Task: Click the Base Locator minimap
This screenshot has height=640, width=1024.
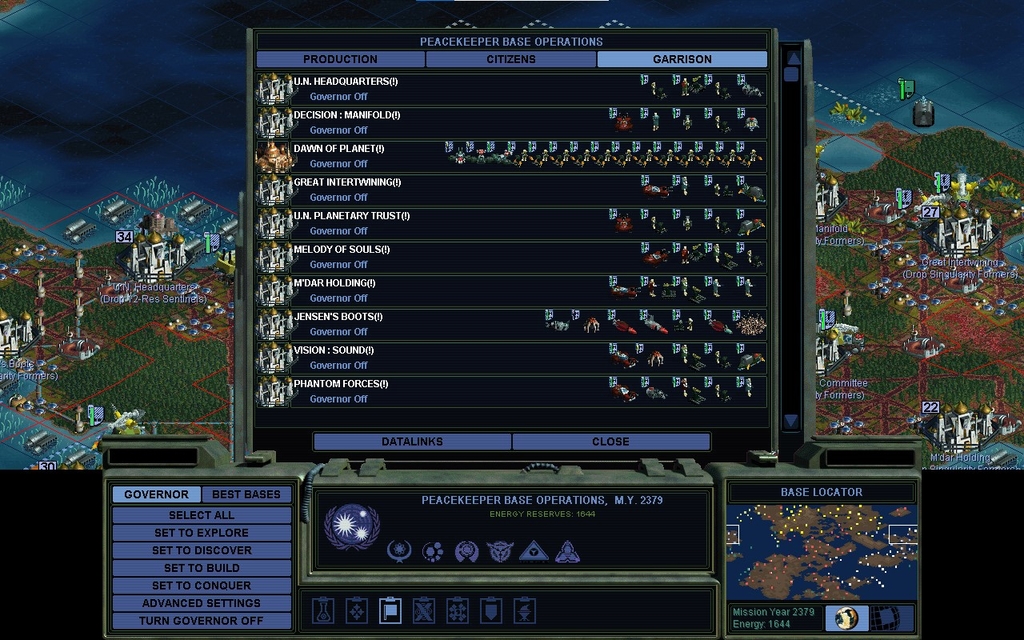Action: 821,552
